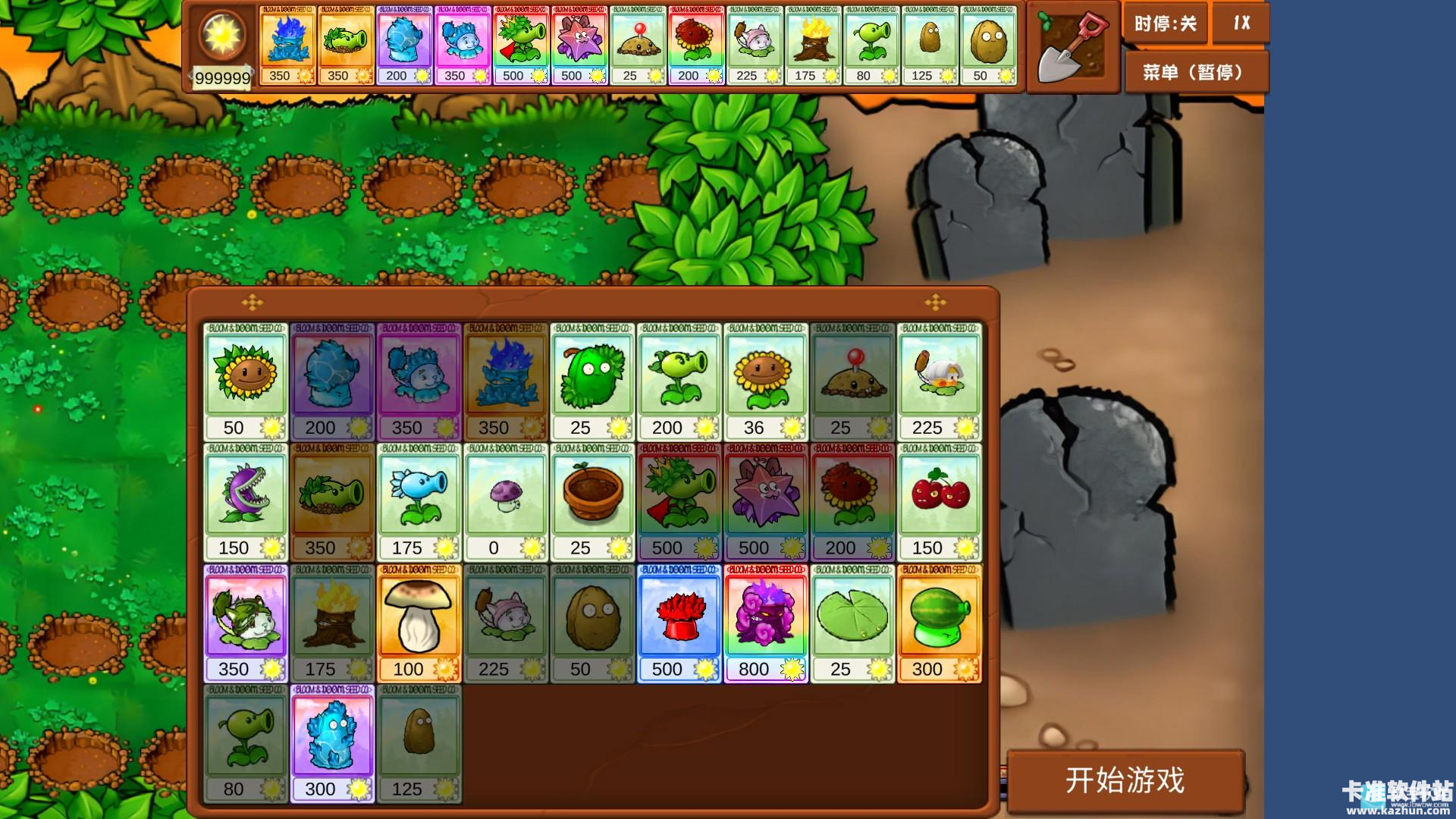
Task: Pick the Flower Pot card costing 25
Action: [592, 497]
